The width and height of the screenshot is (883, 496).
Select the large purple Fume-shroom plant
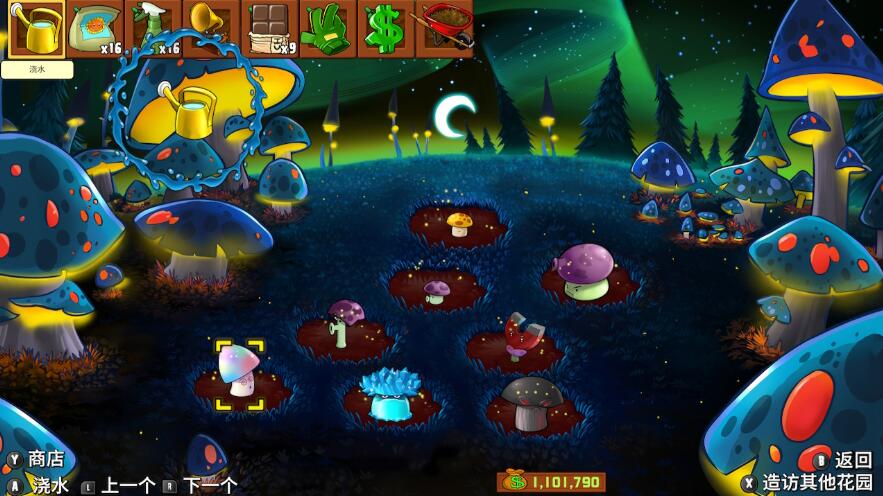[585, 271]
